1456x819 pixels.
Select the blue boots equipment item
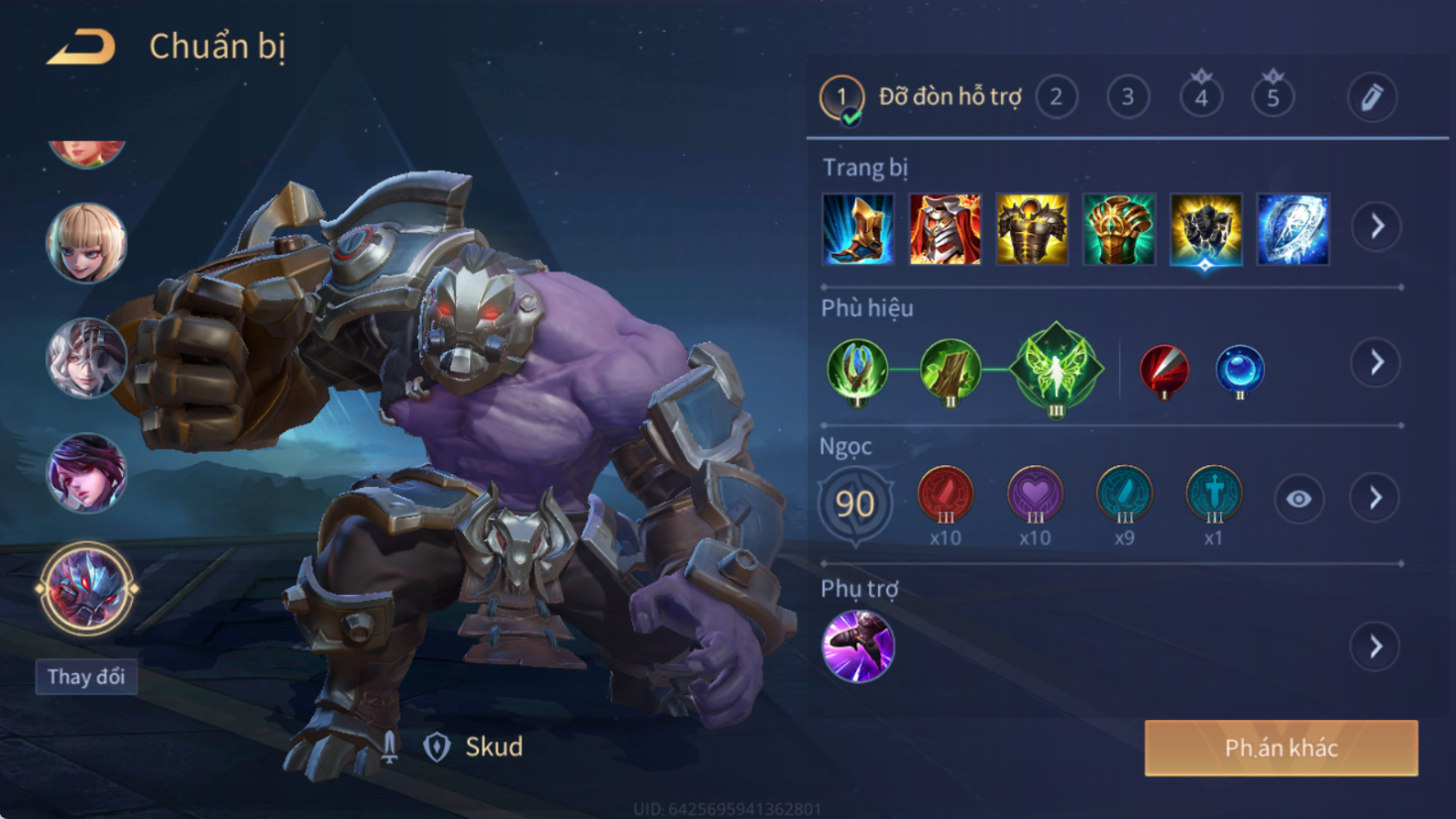(x=858, y=230)
